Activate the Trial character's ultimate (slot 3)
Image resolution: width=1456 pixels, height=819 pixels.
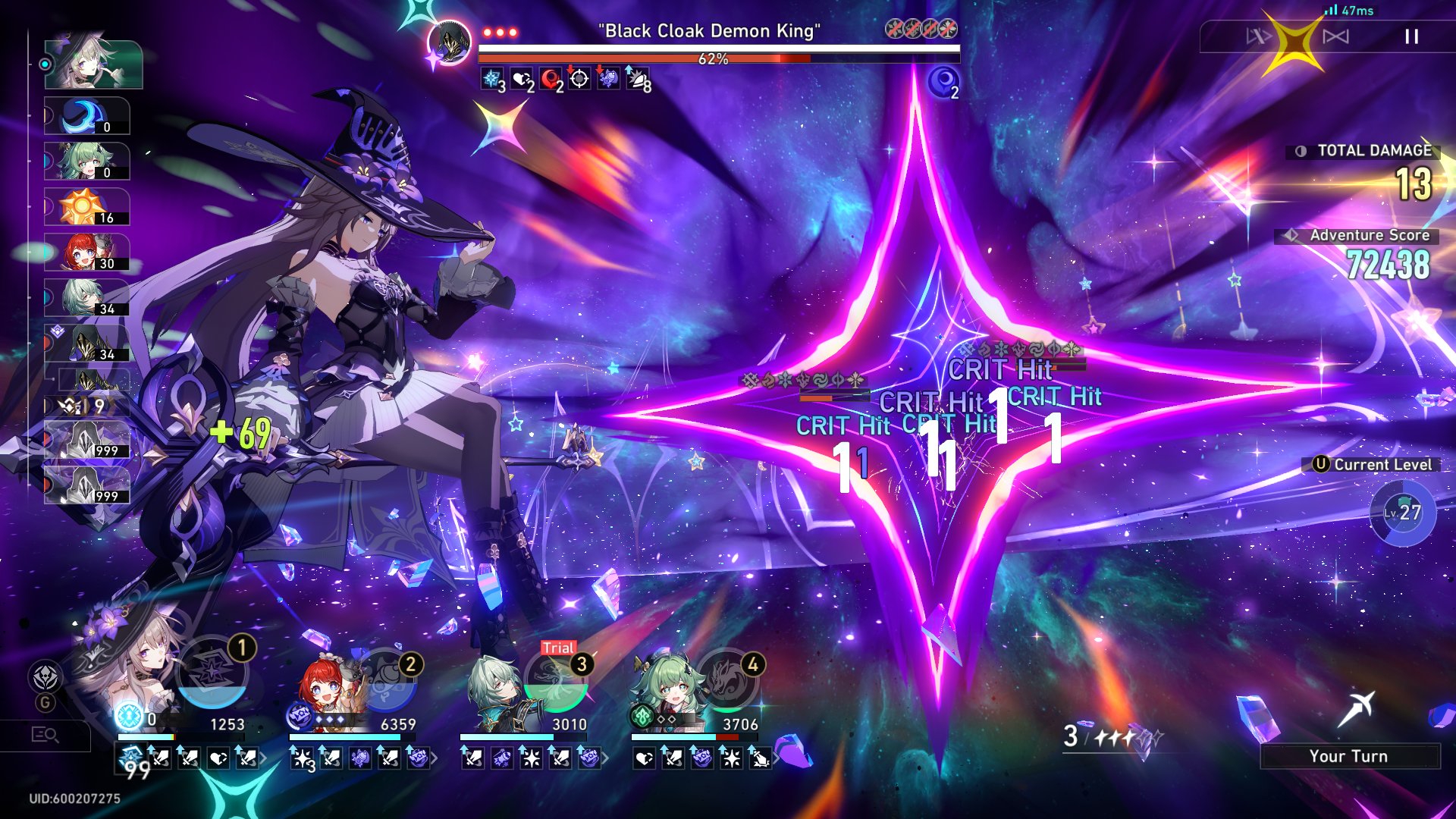(x=556, y=682)
